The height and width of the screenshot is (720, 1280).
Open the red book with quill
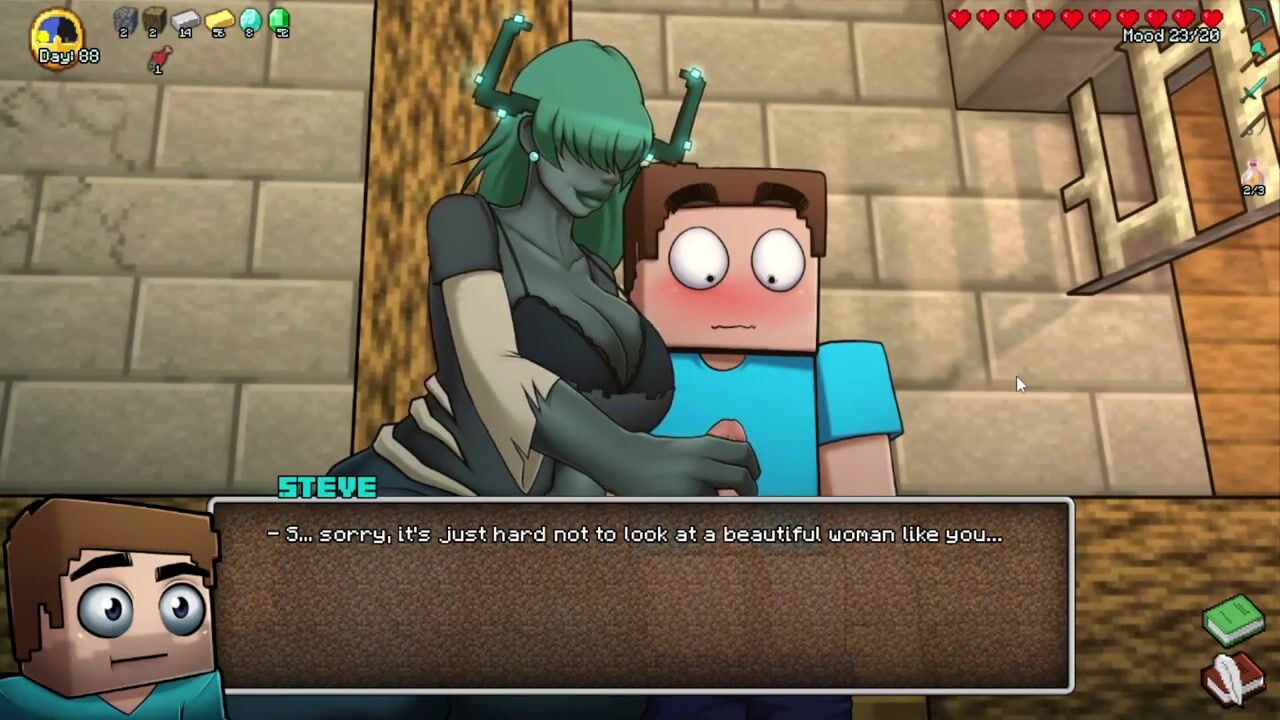1234,678
